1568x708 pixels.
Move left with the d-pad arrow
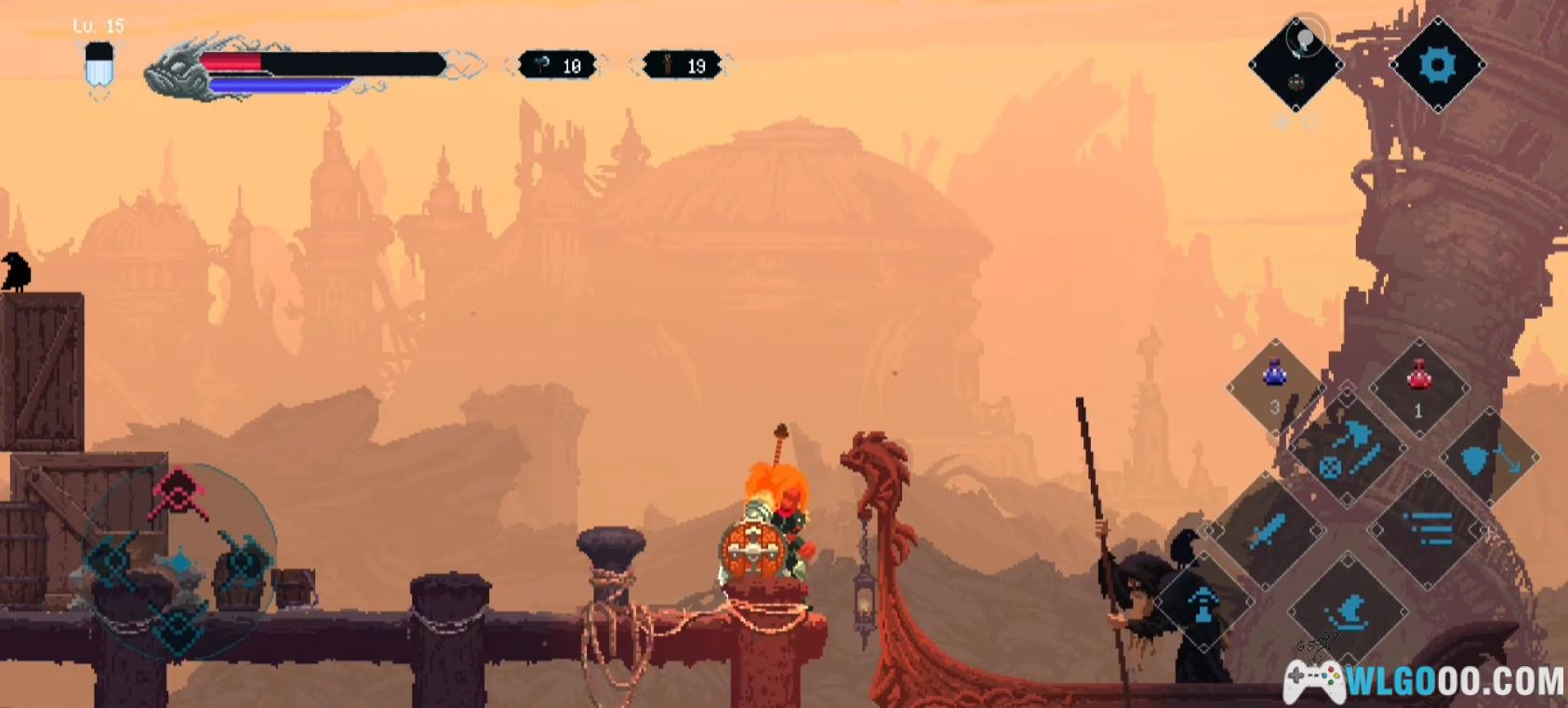(x=112, y=560)
